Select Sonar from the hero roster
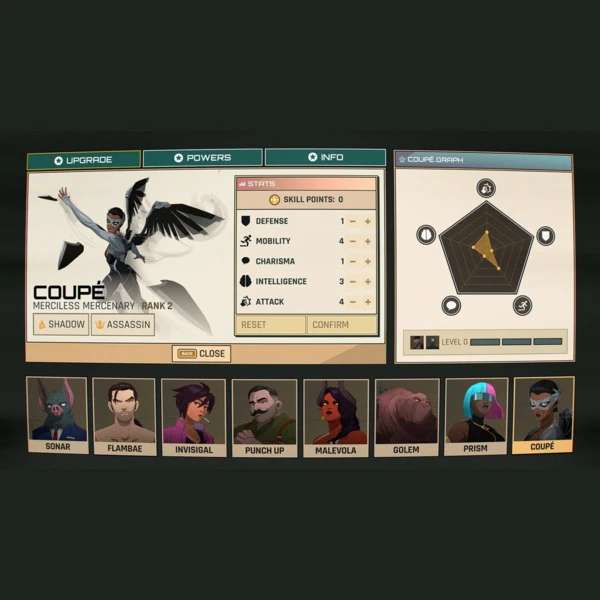The height and width of the screenshot is (600, 600). 57,415
